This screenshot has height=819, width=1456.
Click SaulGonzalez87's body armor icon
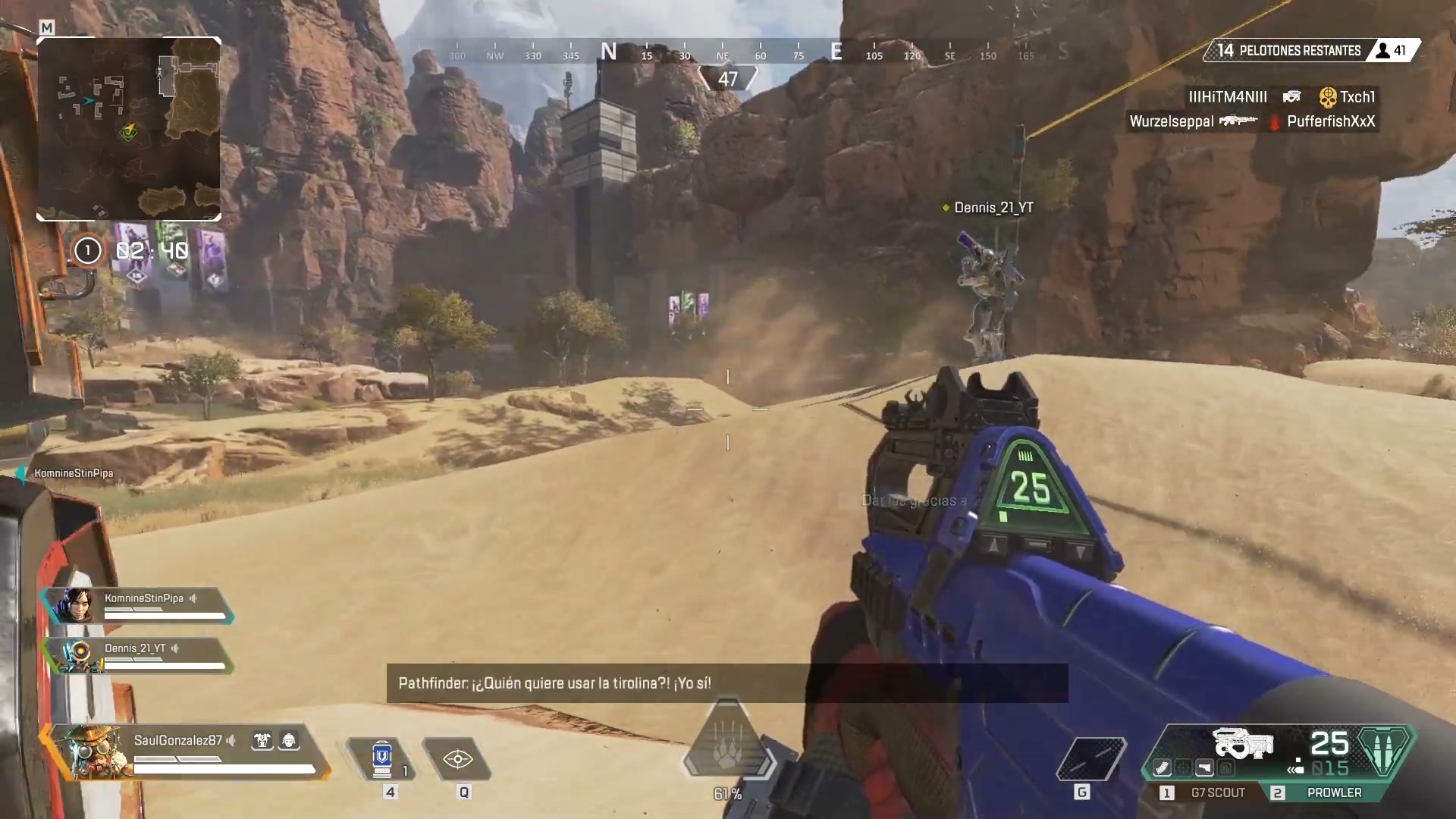[x=262, y=741]
